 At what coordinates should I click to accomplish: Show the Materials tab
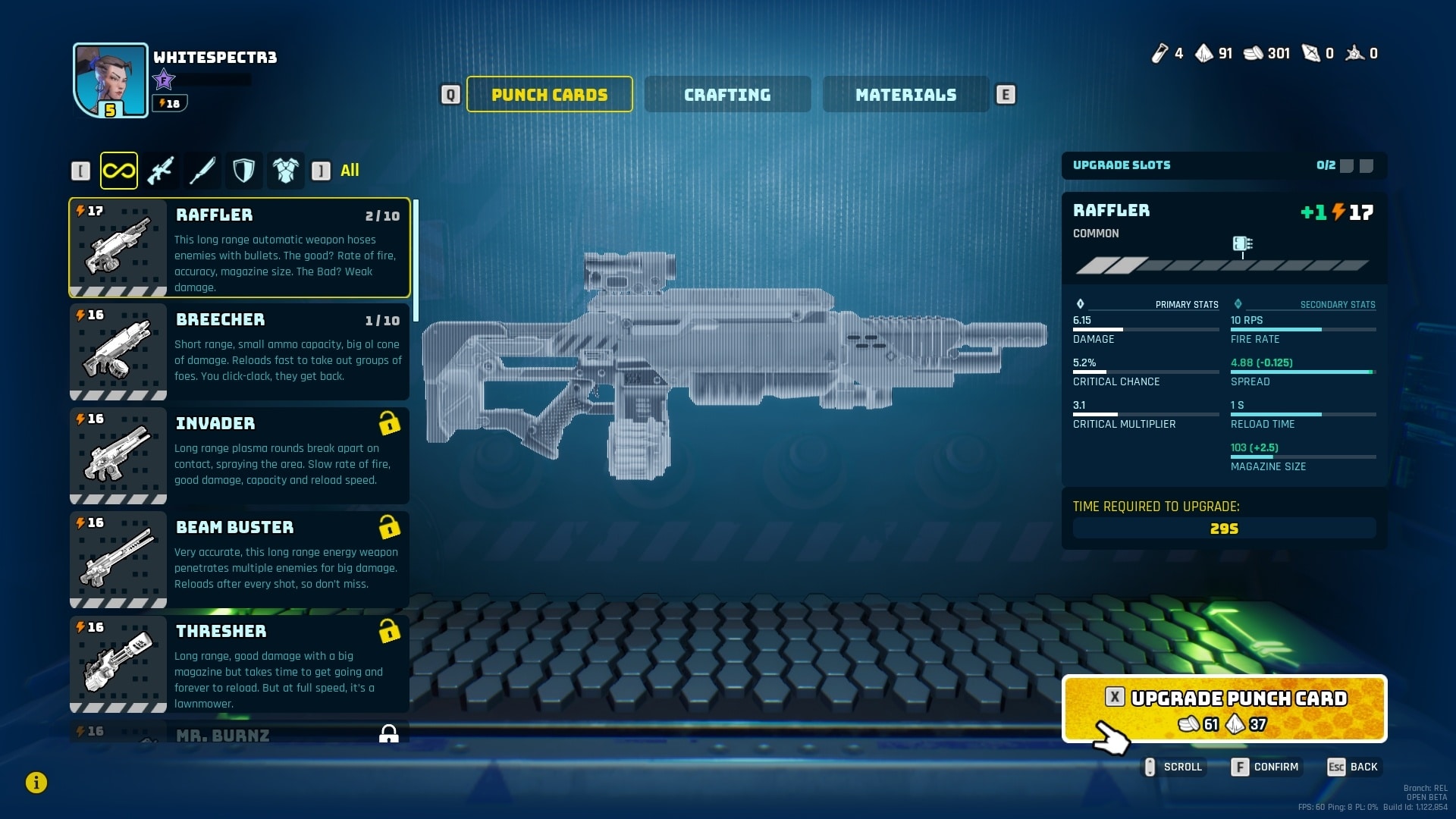pos(905,95)
